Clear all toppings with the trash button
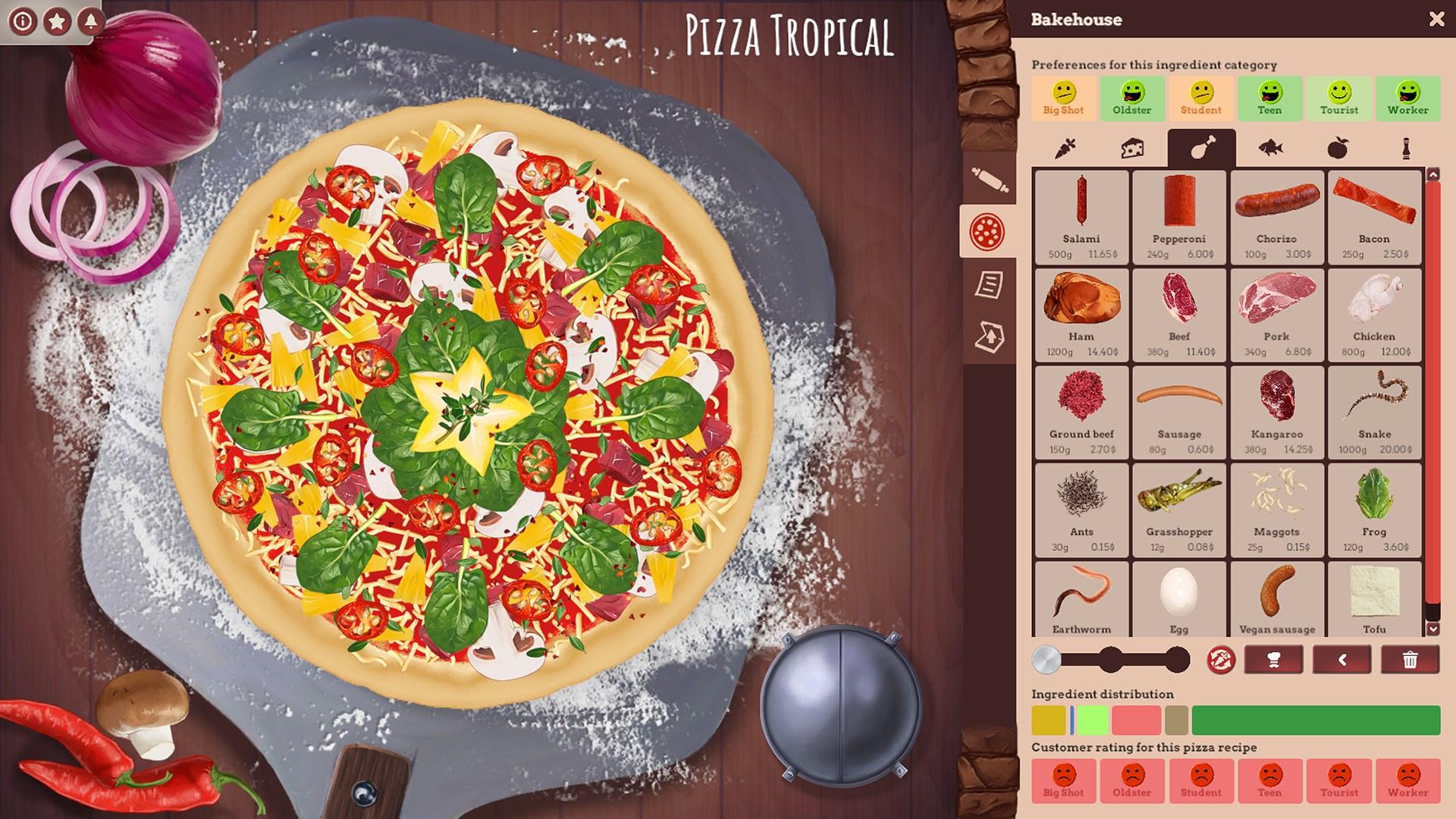The image size is (1456, 819). coord(1409,660)
